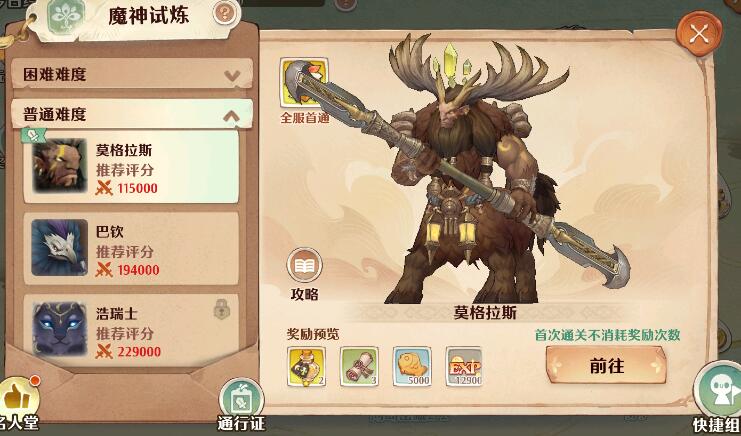741x436 pixels.
Task: Open the 通行证 pass menu
Action: [240, 403]
